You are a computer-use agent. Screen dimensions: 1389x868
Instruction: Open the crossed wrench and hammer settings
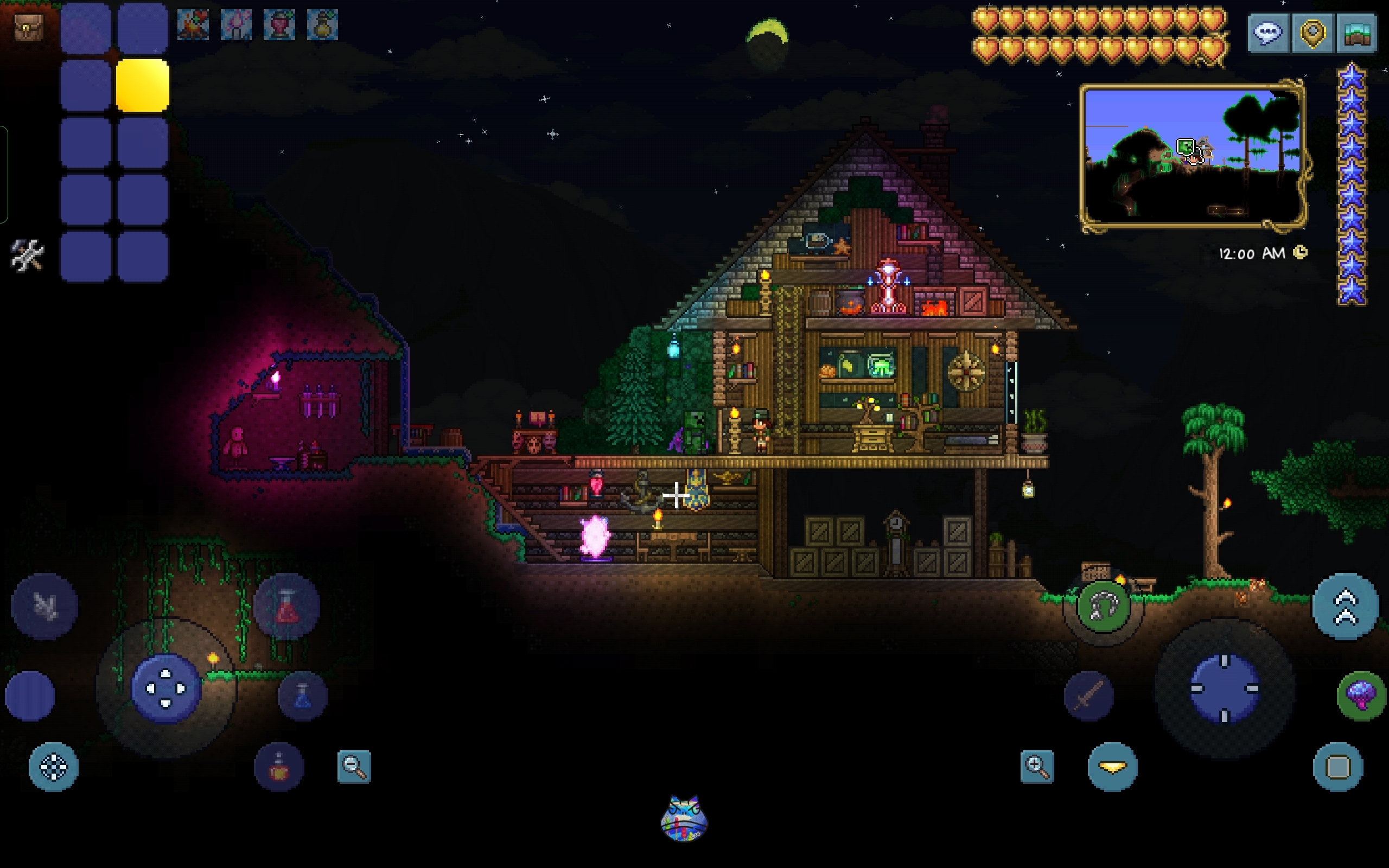point(27,255)
